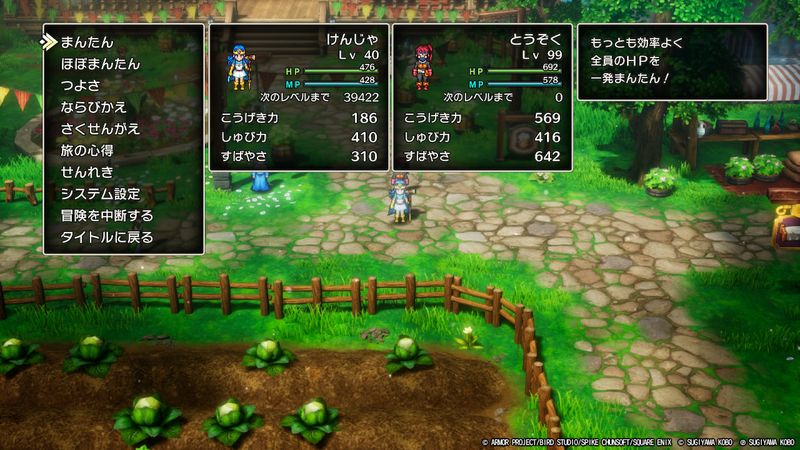Image resolution: width=800 pixels, height=450 pixels.
Task: Open システム設定 system settings
Action: click(x=100, y=194)
